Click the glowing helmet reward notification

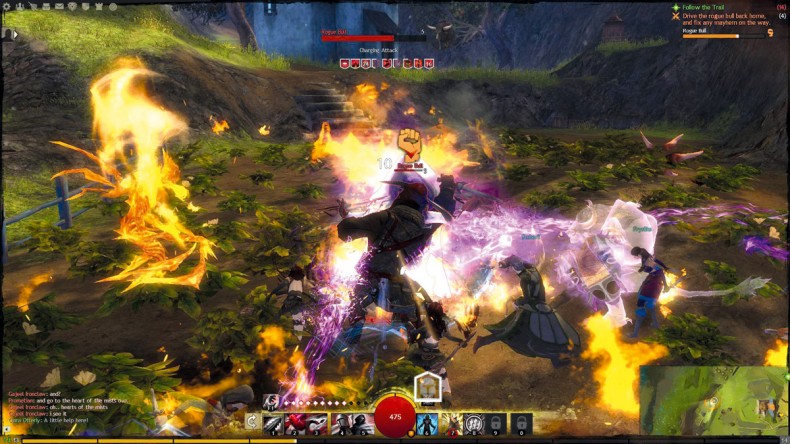(428, 386)
